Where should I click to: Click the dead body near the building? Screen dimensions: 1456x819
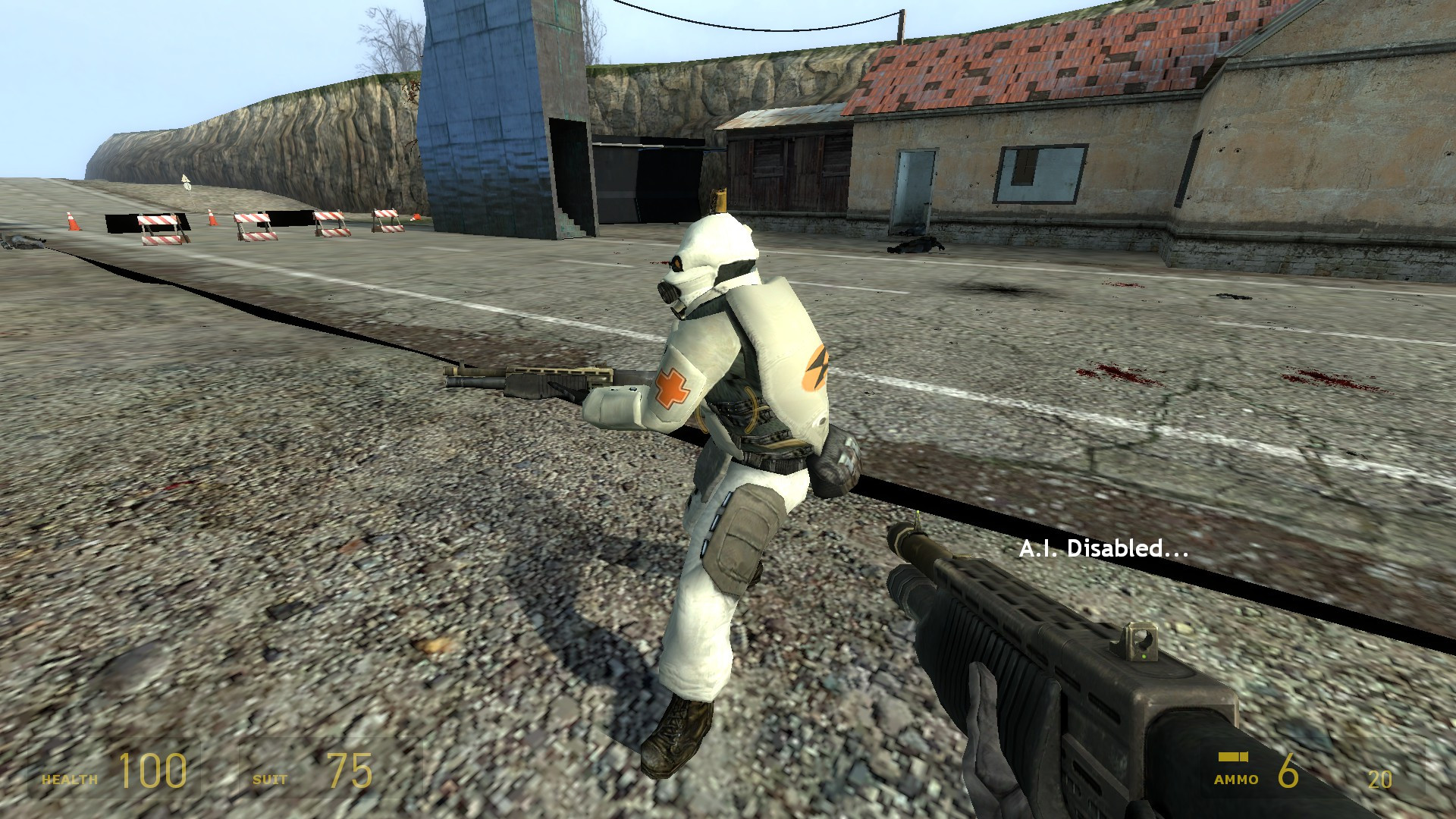tap(914, 244)
